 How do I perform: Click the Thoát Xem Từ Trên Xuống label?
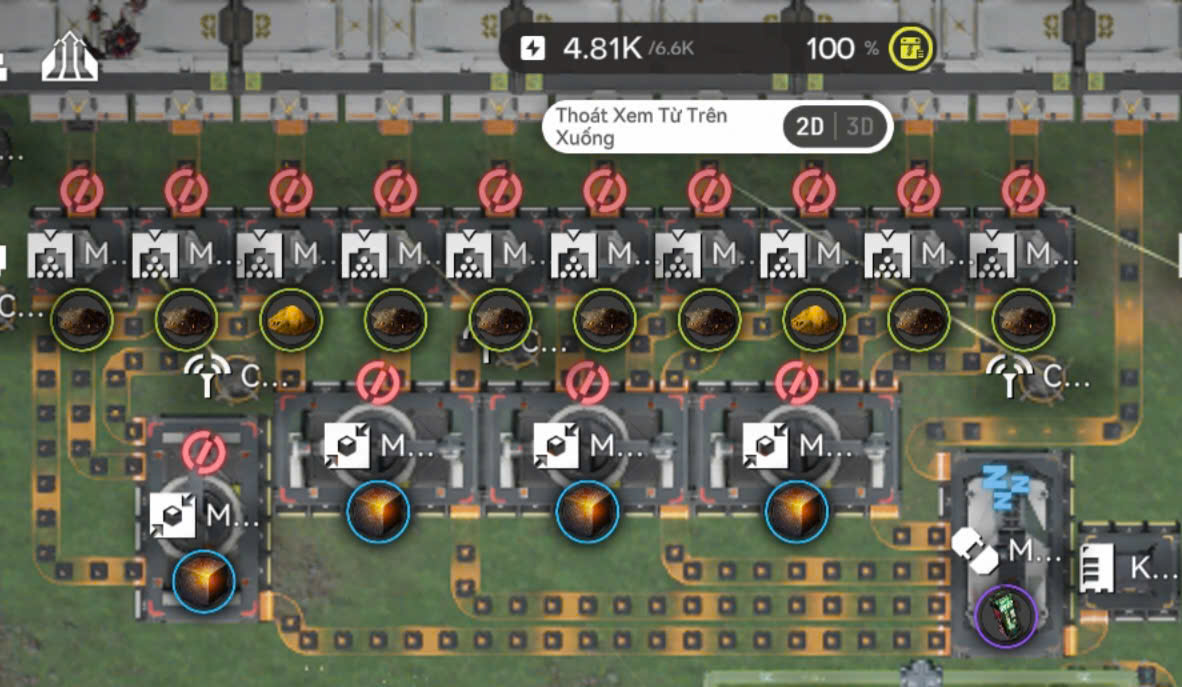641,127
